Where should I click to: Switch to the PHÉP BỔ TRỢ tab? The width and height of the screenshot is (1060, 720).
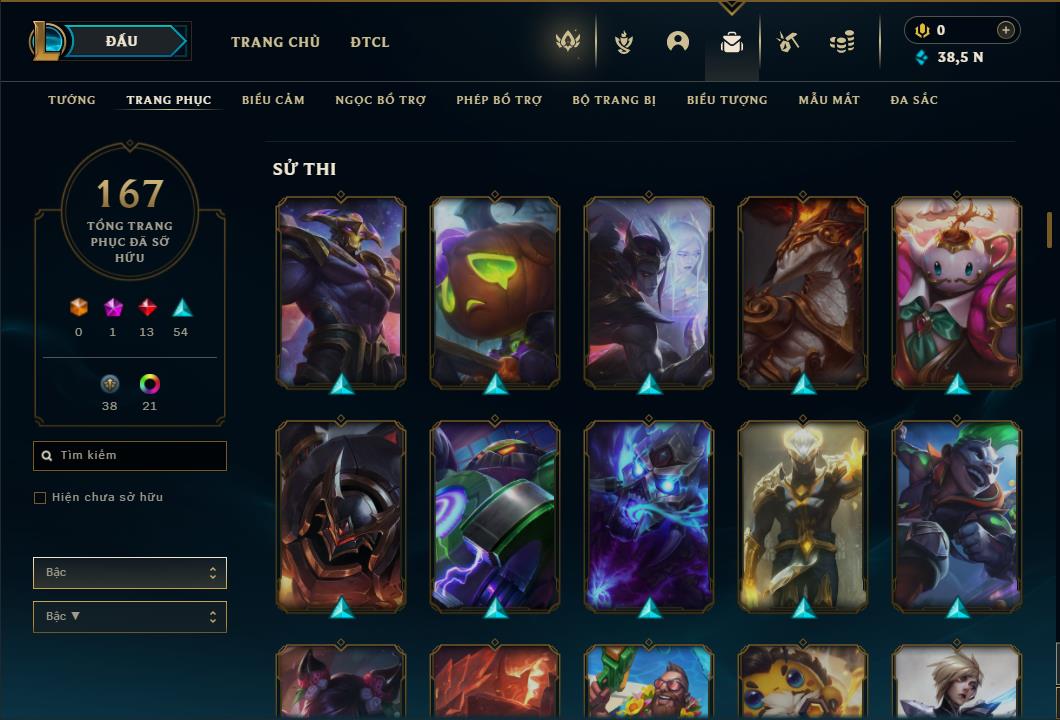499,100
